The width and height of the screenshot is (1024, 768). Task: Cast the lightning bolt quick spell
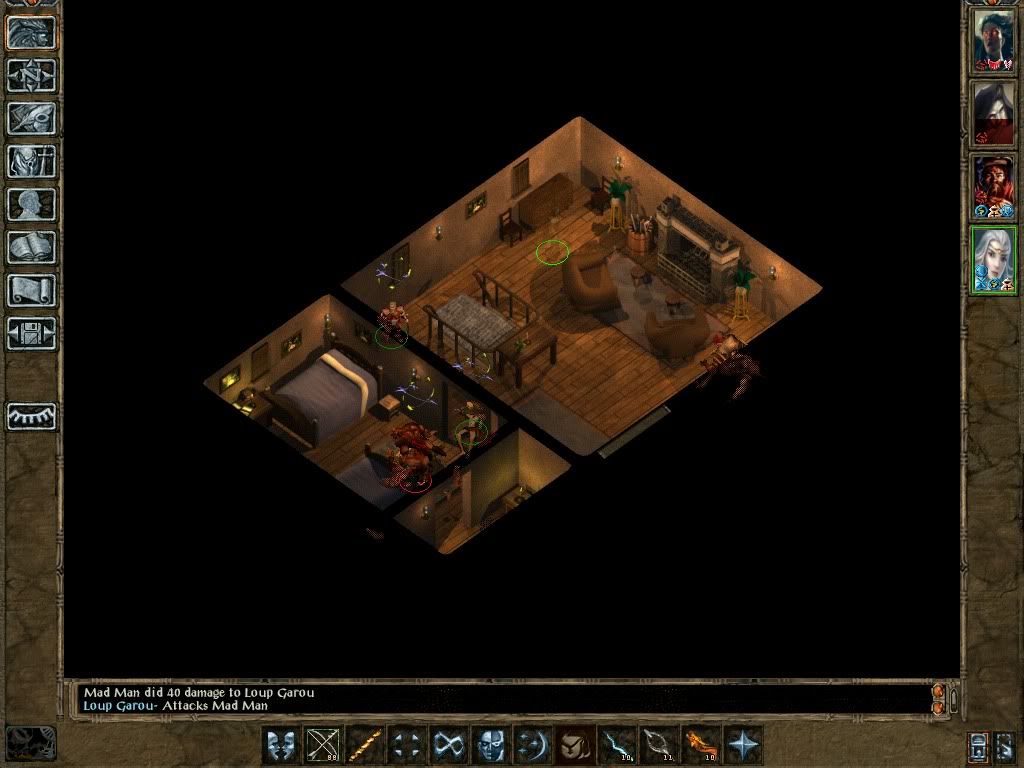click(x=616, y=745)
